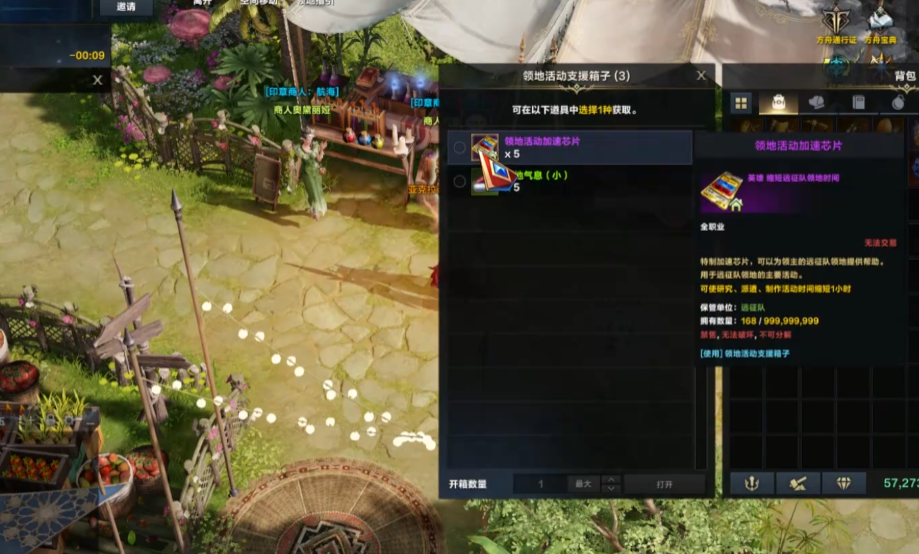Switch to the all-items grid tab

(x=741, y=102)
